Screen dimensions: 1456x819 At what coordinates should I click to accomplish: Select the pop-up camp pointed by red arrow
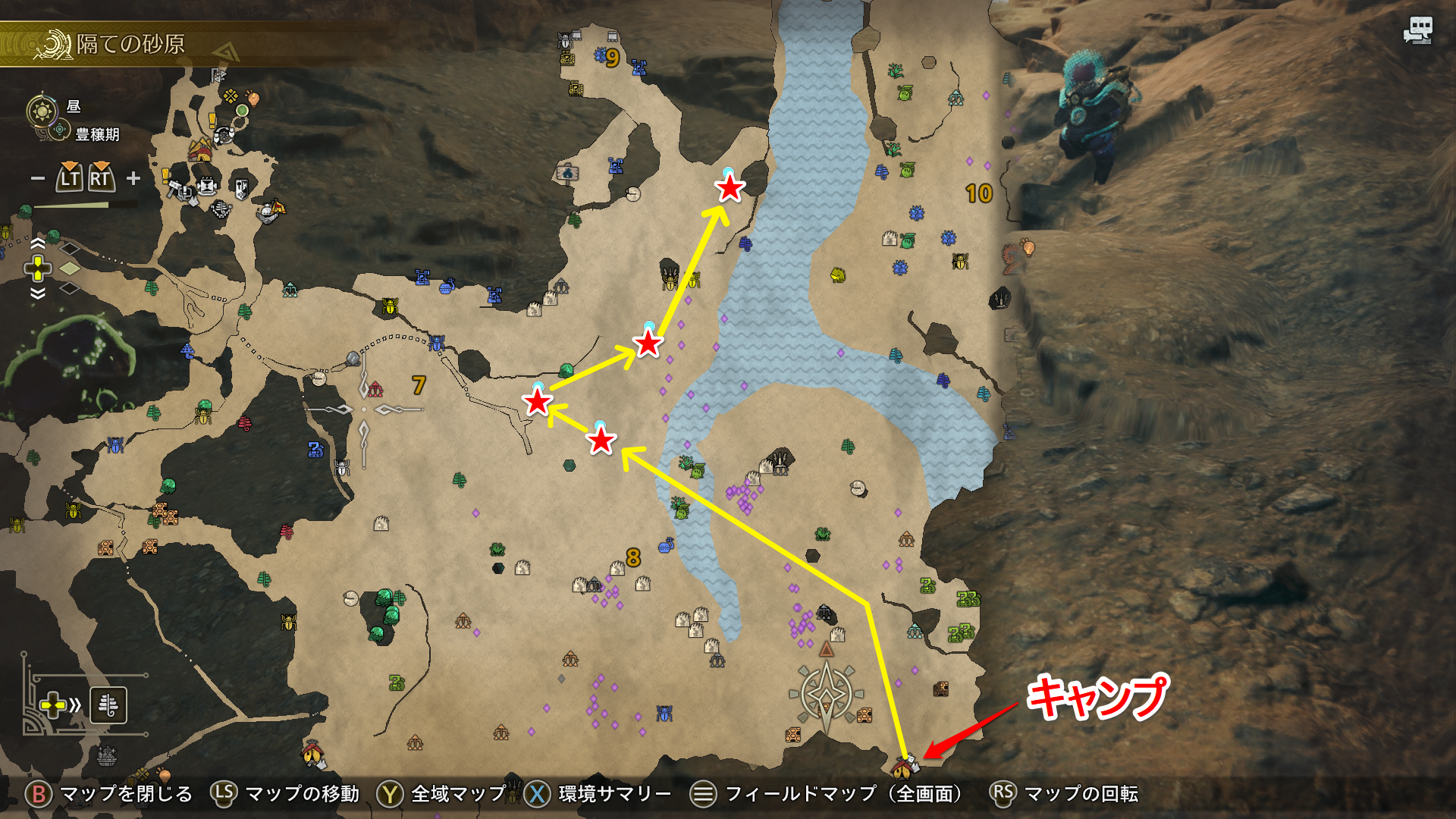tap(904, 767)
